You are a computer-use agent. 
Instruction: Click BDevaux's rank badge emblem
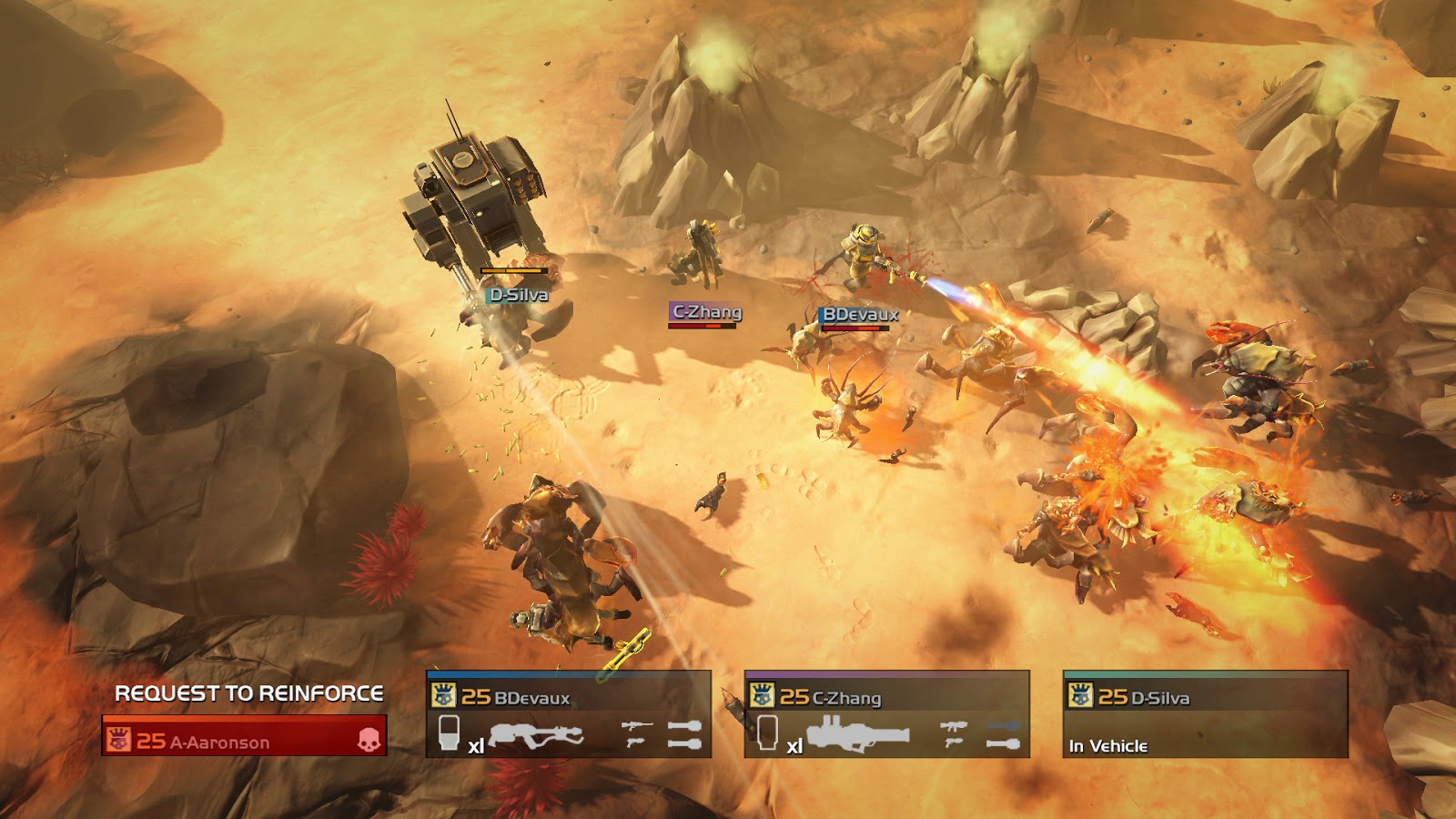click(x=443, y=696)
